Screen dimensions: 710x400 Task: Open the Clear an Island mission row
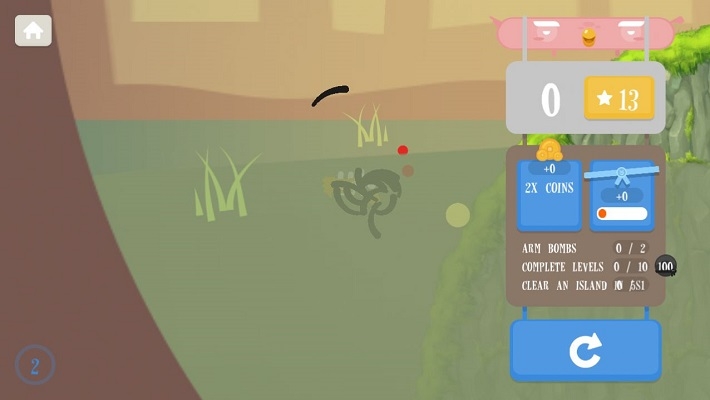point(585,285)
